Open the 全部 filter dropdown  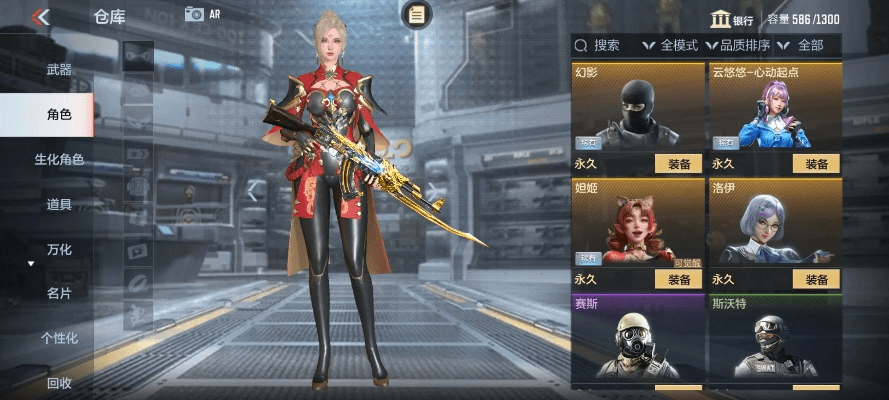[x=805, y=45]
